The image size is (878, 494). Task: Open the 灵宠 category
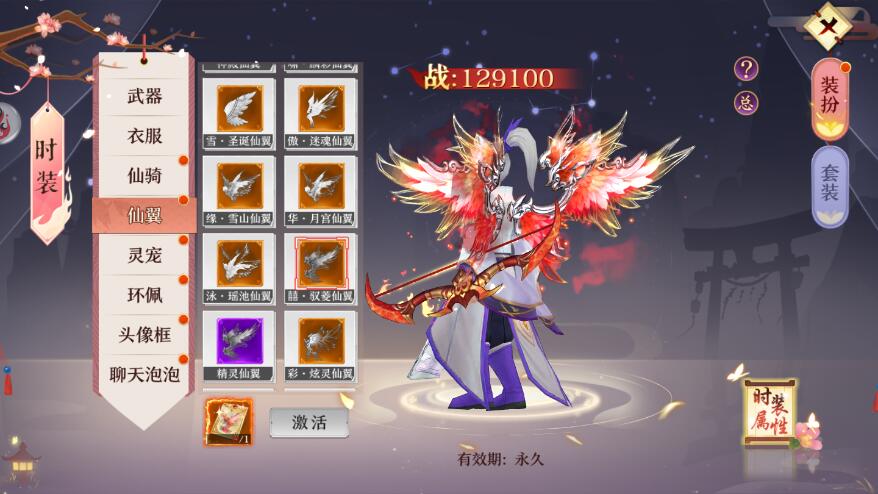(144, 254)
